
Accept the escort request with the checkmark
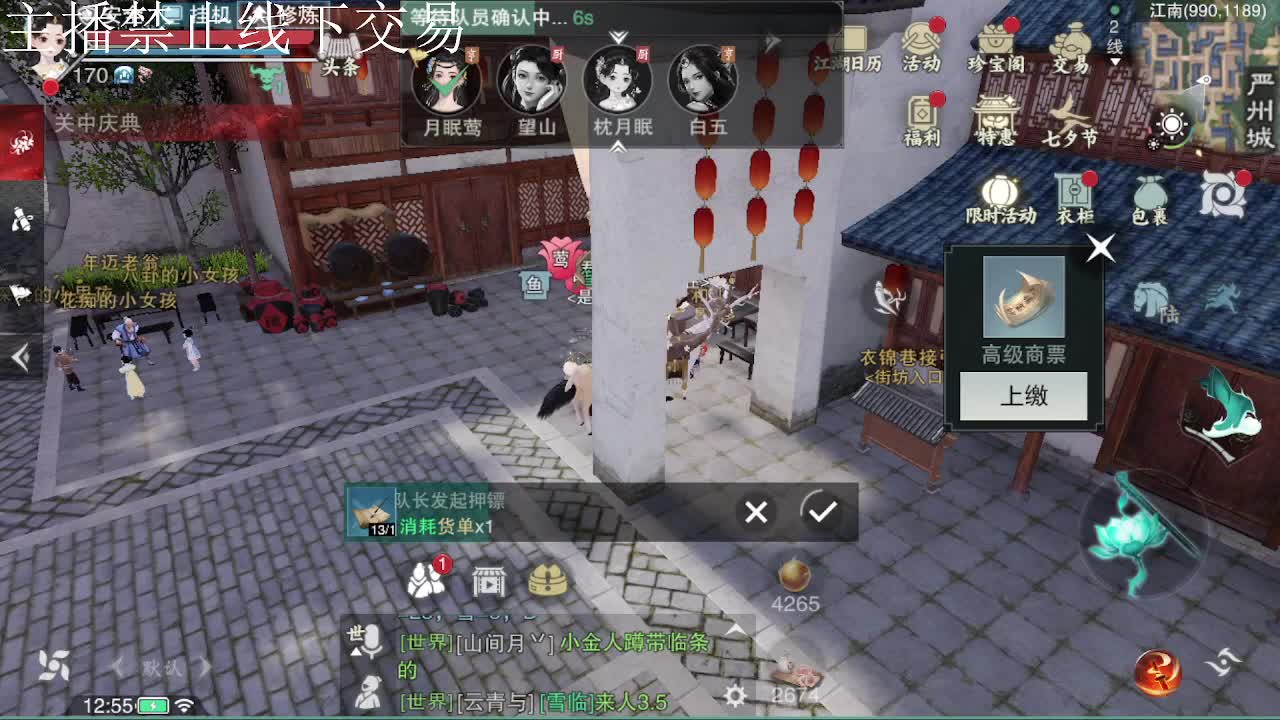coord(822,512)
